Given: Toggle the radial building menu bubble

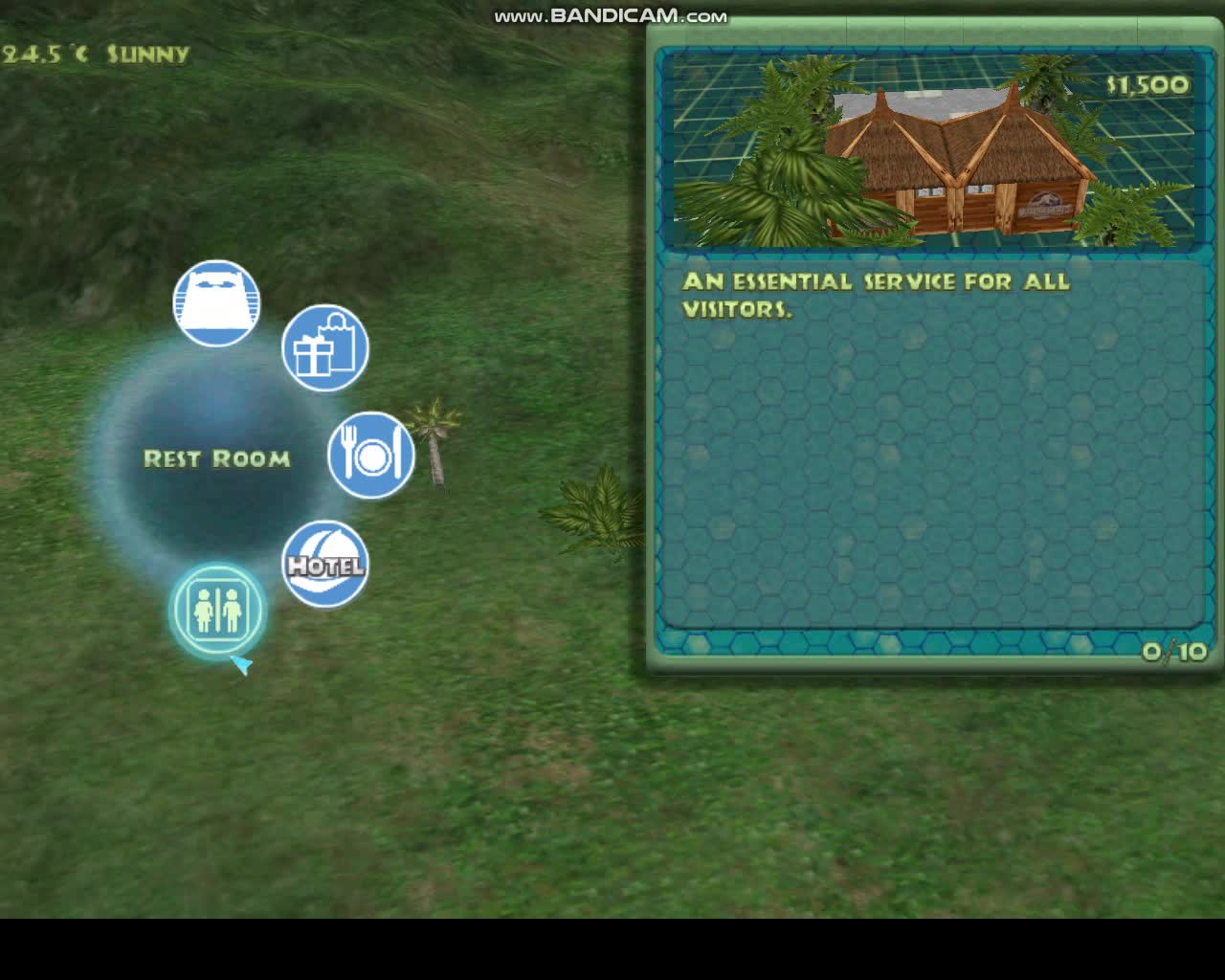Looking at the screenshot, I should (x=217, y=459).
